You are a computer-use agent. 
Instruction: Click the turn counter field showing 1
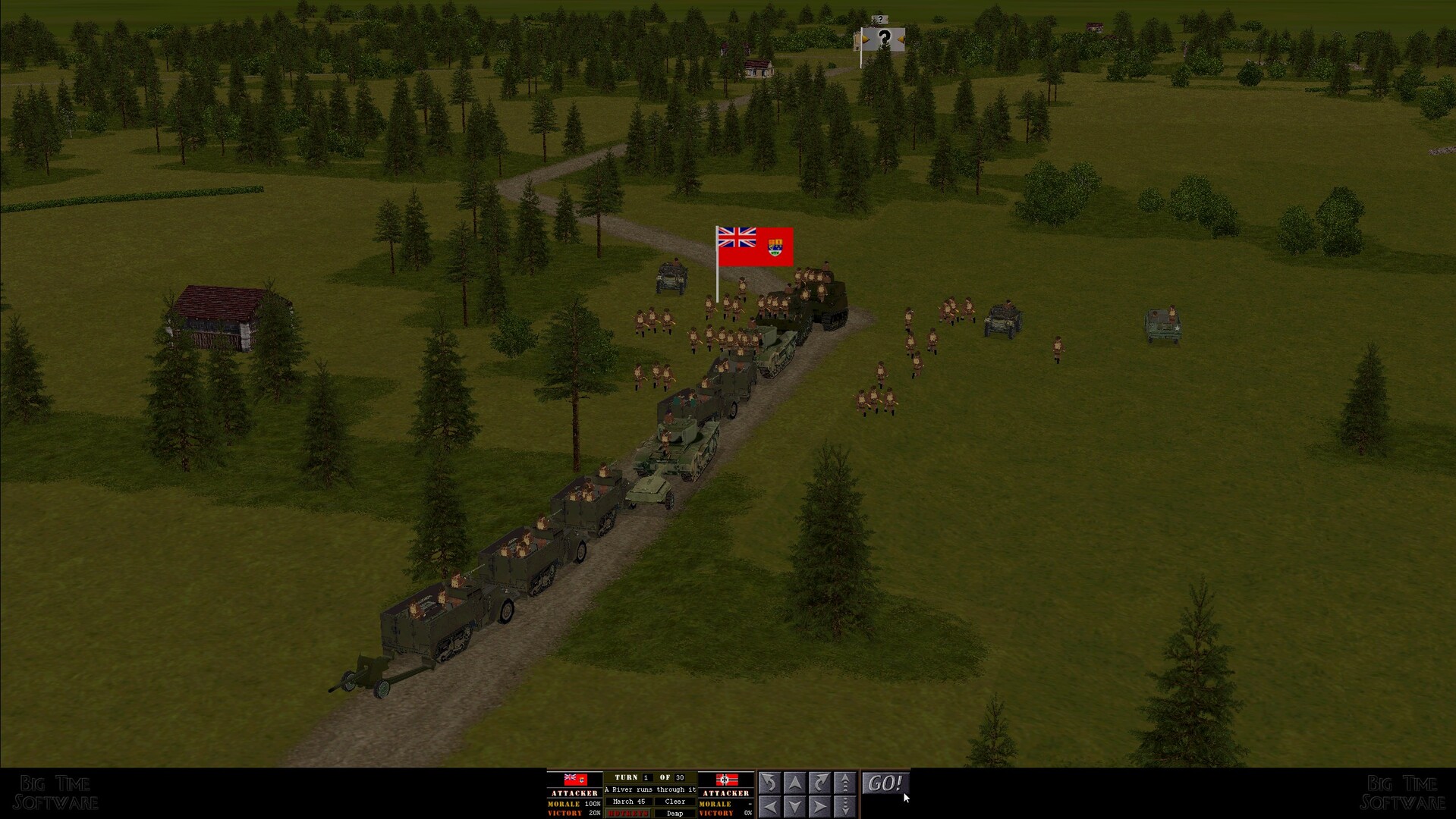click(x=646, y=777)
